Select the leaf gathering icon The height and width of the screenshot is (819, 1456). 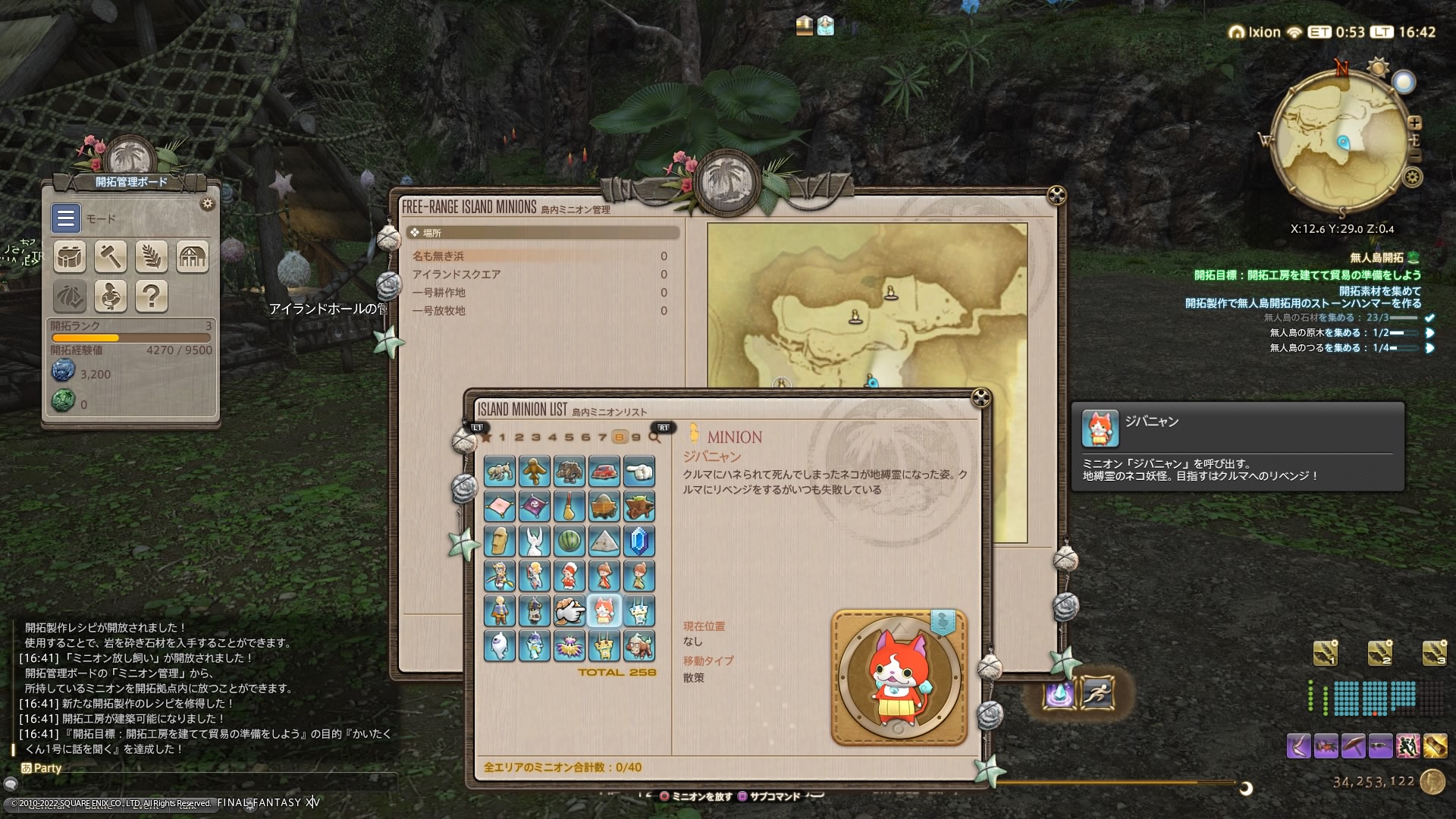(x=152, y=256)
